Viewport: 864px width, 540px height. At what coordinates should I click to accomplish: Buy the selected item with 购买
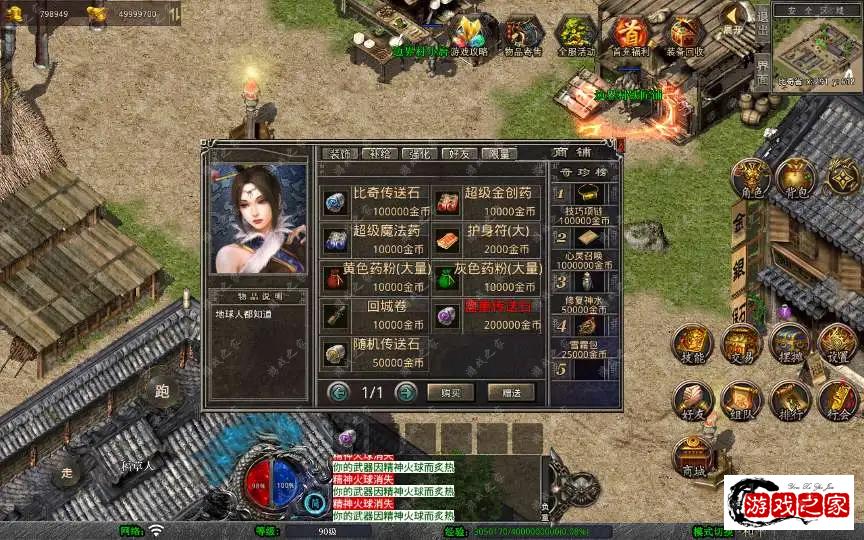pyautogui.click(x=450, y=393)
